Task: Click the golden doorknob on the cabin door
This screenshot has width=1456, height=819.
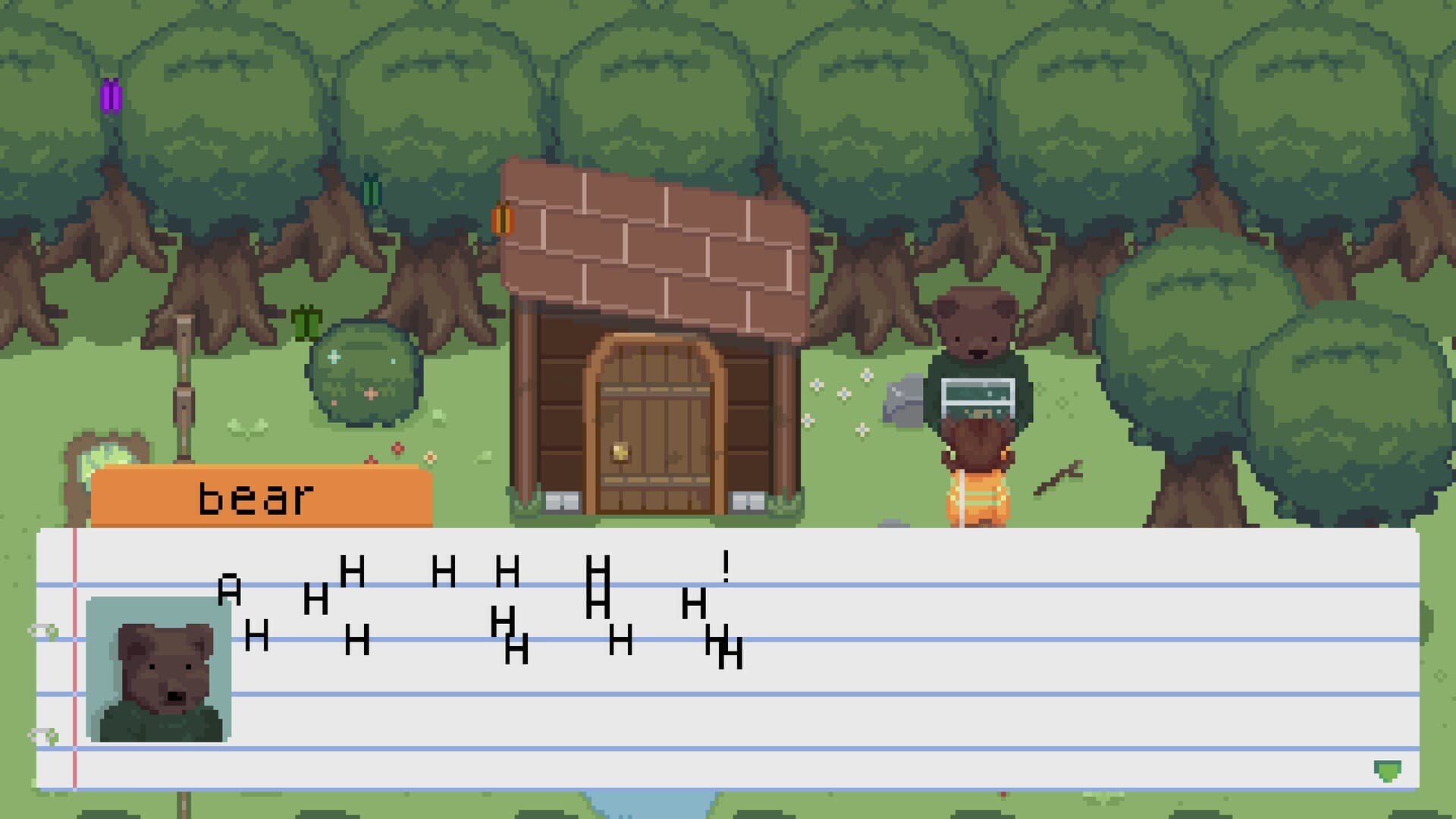Action: 620,450
